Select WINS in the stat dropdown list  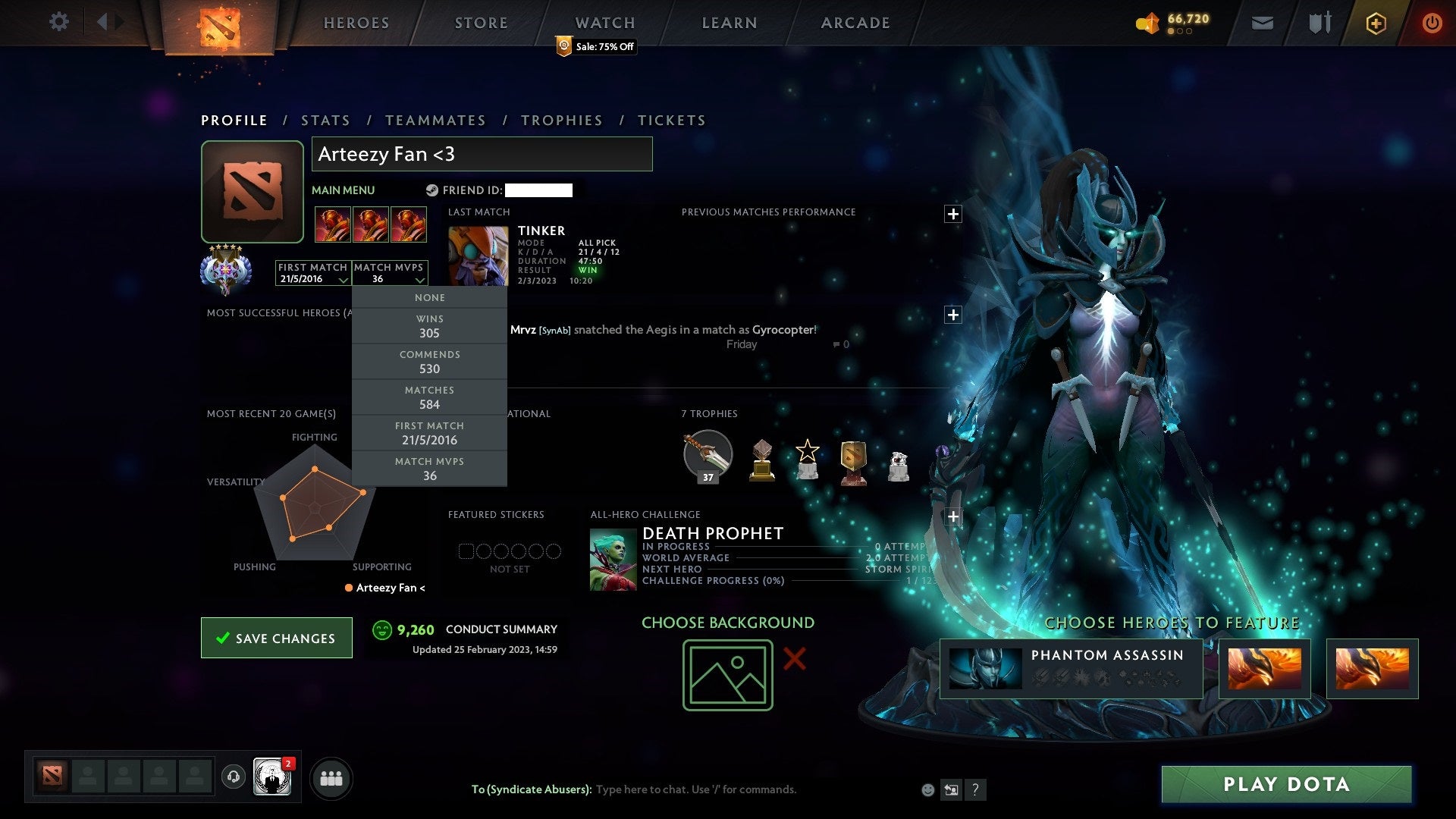(429, 326)
